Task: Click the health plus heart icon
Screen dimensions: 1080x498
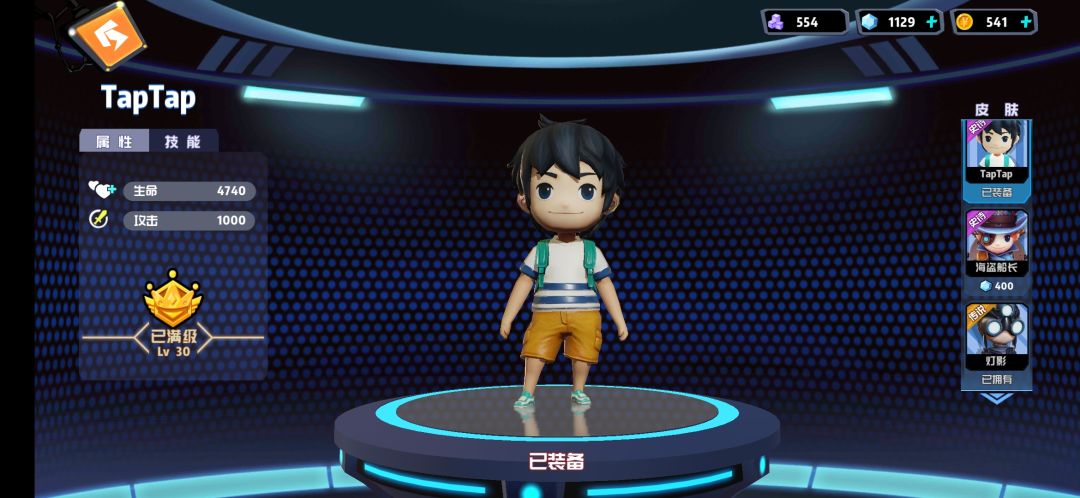Action: click(101, 189)
